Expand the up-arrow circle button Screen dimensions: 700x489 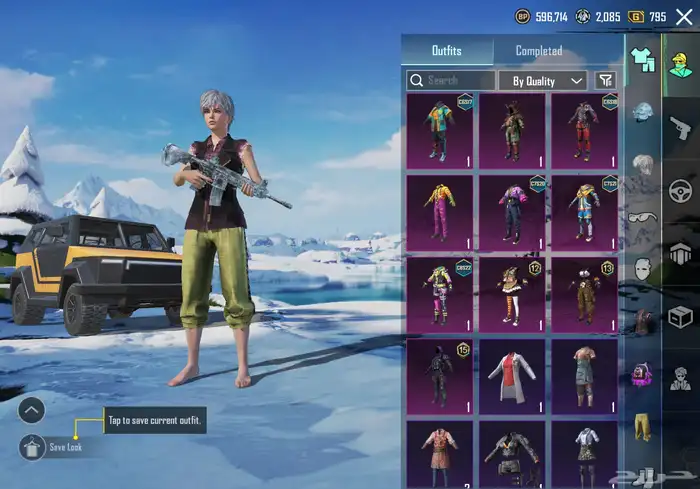tap(32, 410)
